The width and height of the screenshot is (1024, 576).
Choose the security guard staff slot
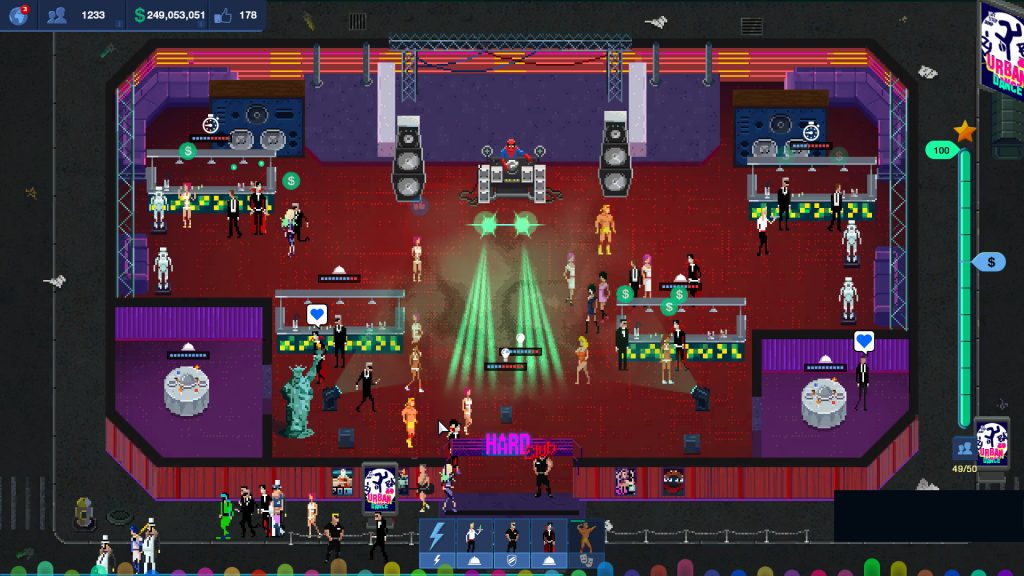(511, 539)
